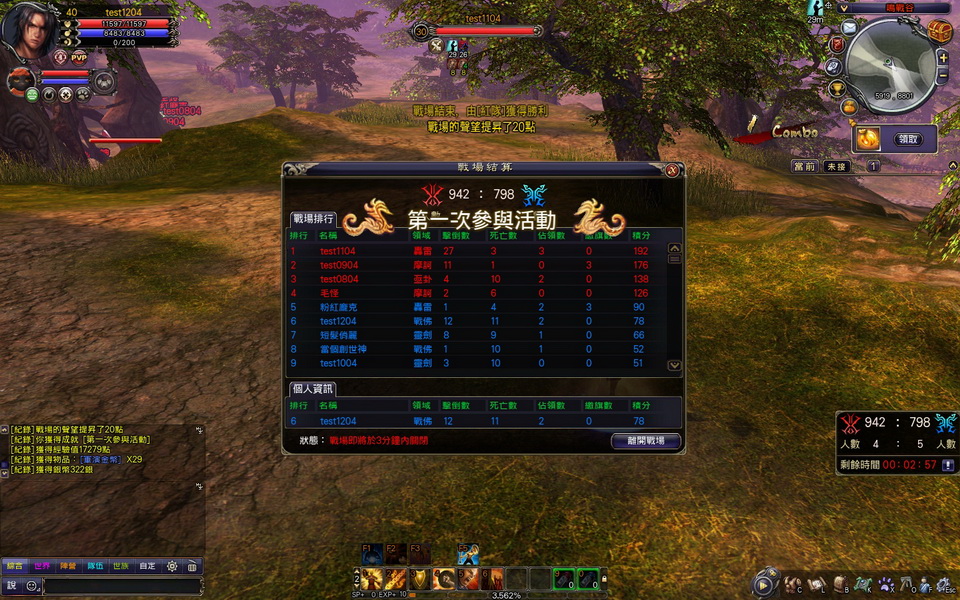Open the gold trophy icon
Screen dimensions: 960x600
pyautogui.click(x=837, y=89)
